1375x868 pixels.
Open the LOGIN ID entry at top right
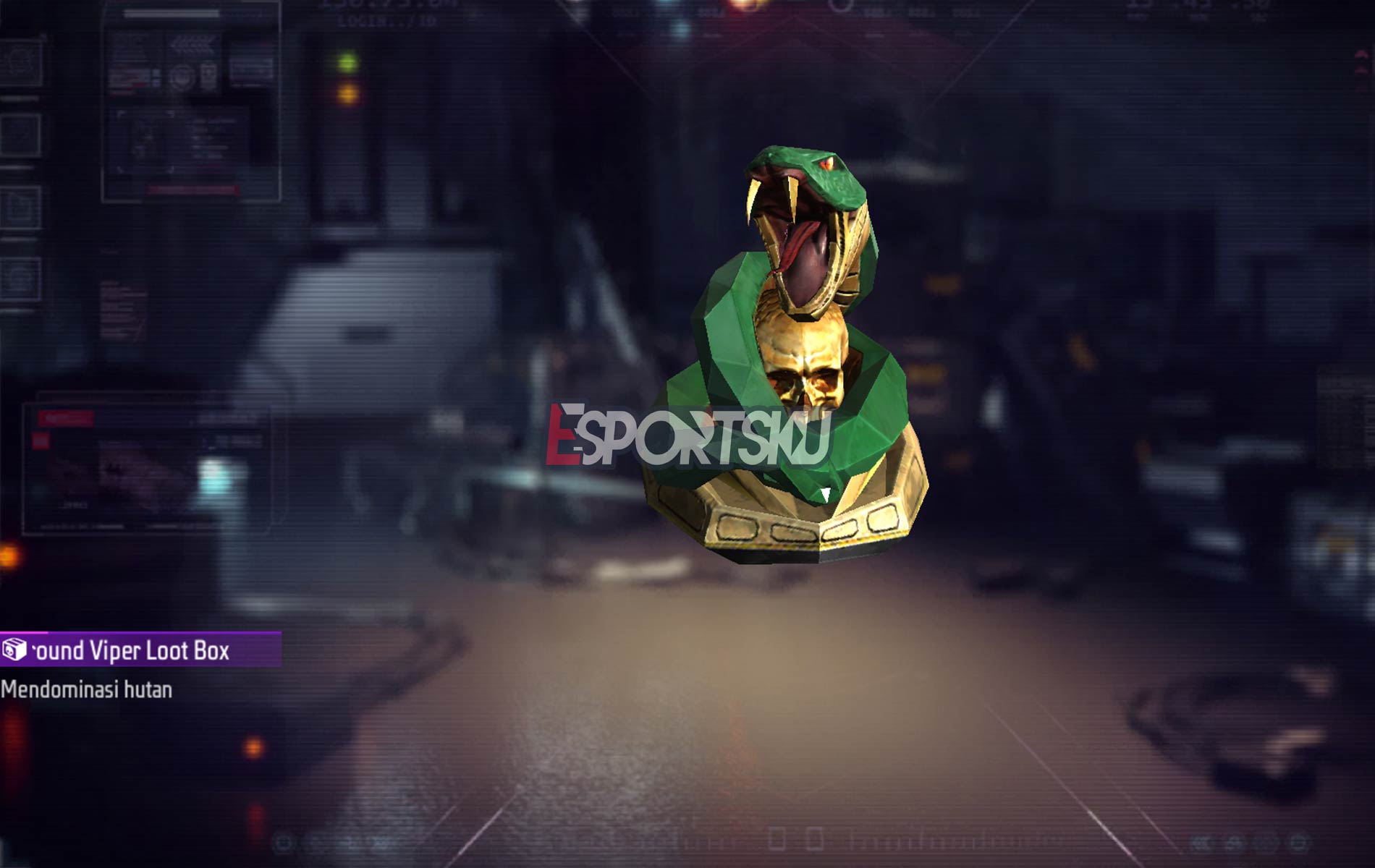point(384,20)
